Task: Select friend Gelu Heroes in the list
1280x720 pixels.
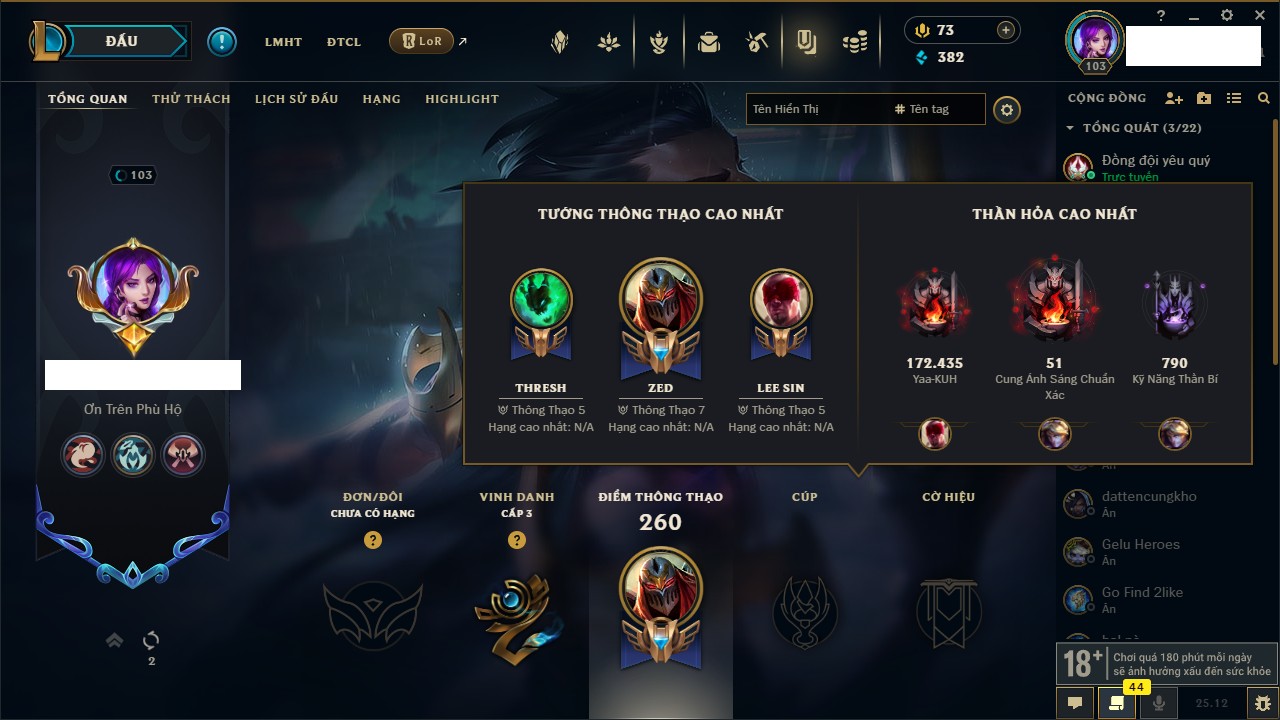Action: click(1140, 545)
